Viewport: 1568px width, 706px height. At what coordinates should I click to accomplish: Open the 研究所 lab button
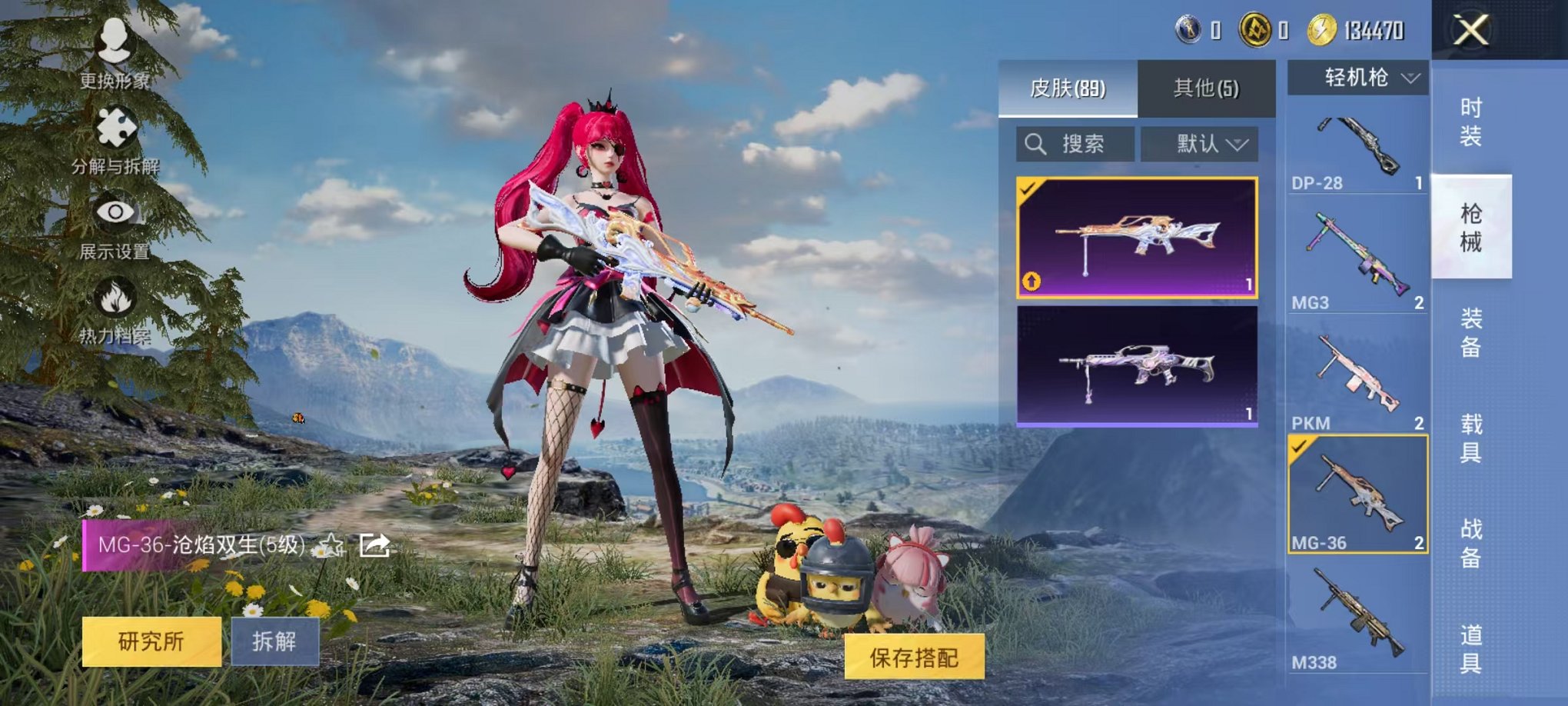151,642
